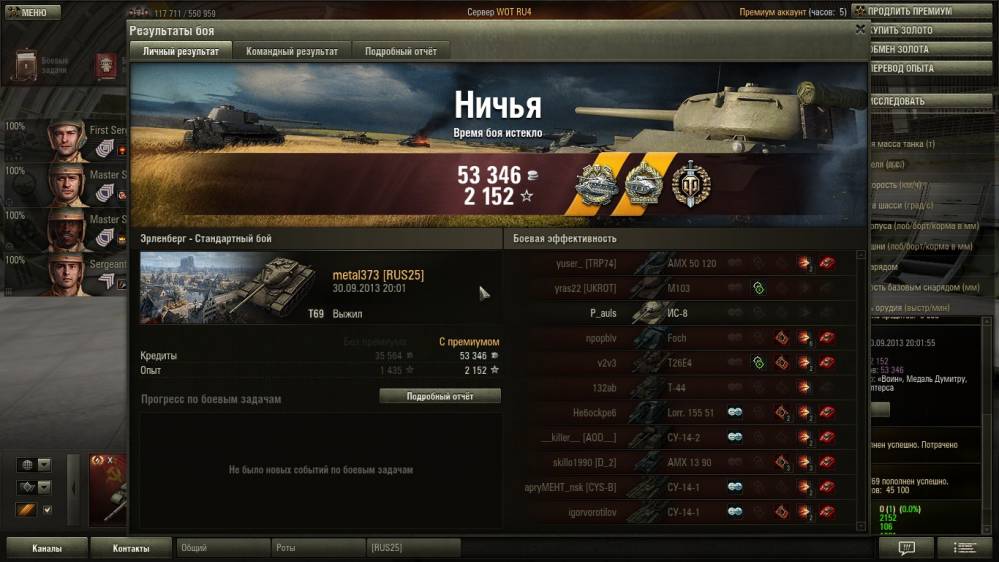999x562 pixels.
Task: Switch to the Командный результат tab
Action: pos(292,51)
